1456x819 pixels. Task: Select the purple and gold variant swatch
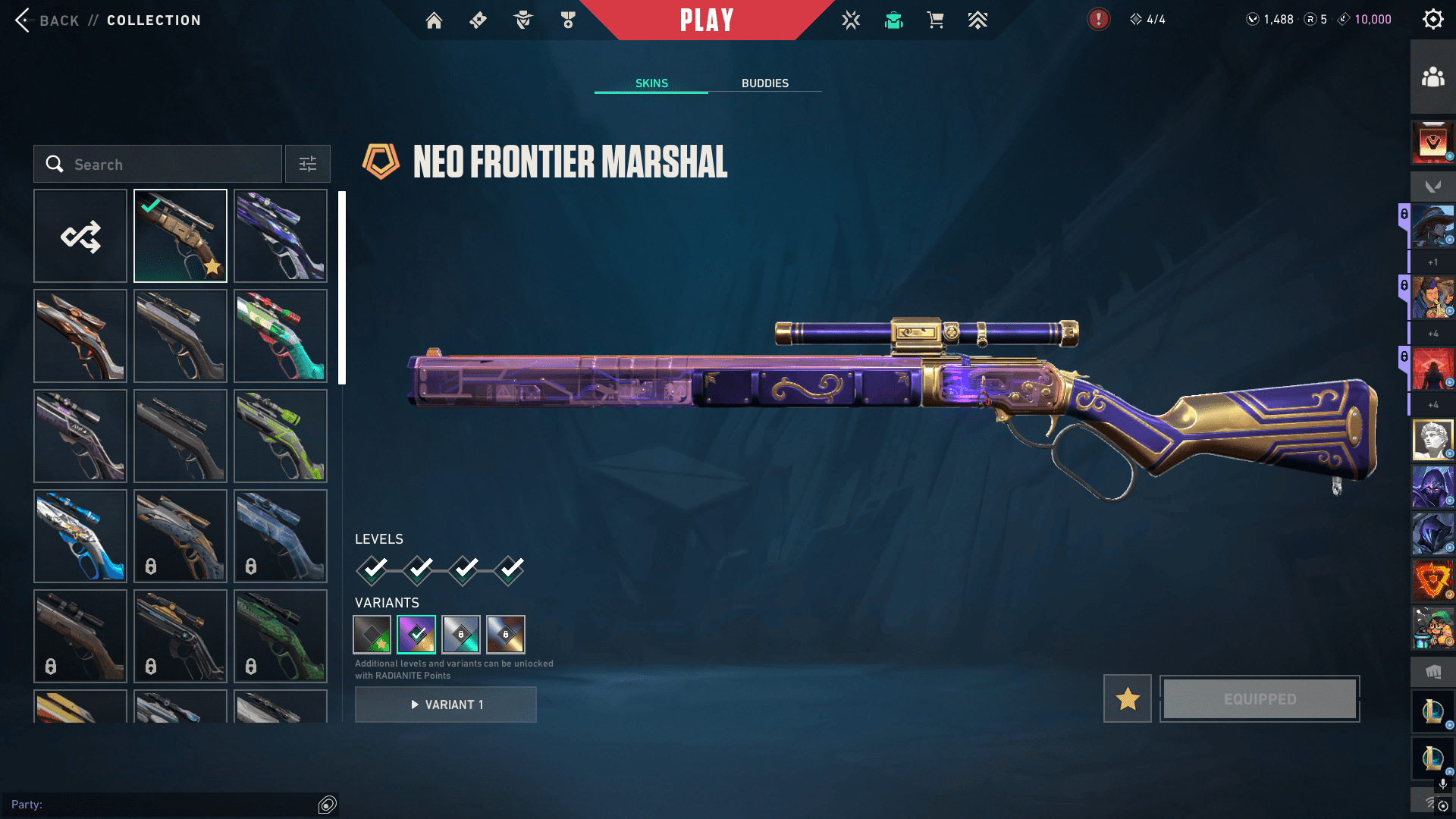416,635
